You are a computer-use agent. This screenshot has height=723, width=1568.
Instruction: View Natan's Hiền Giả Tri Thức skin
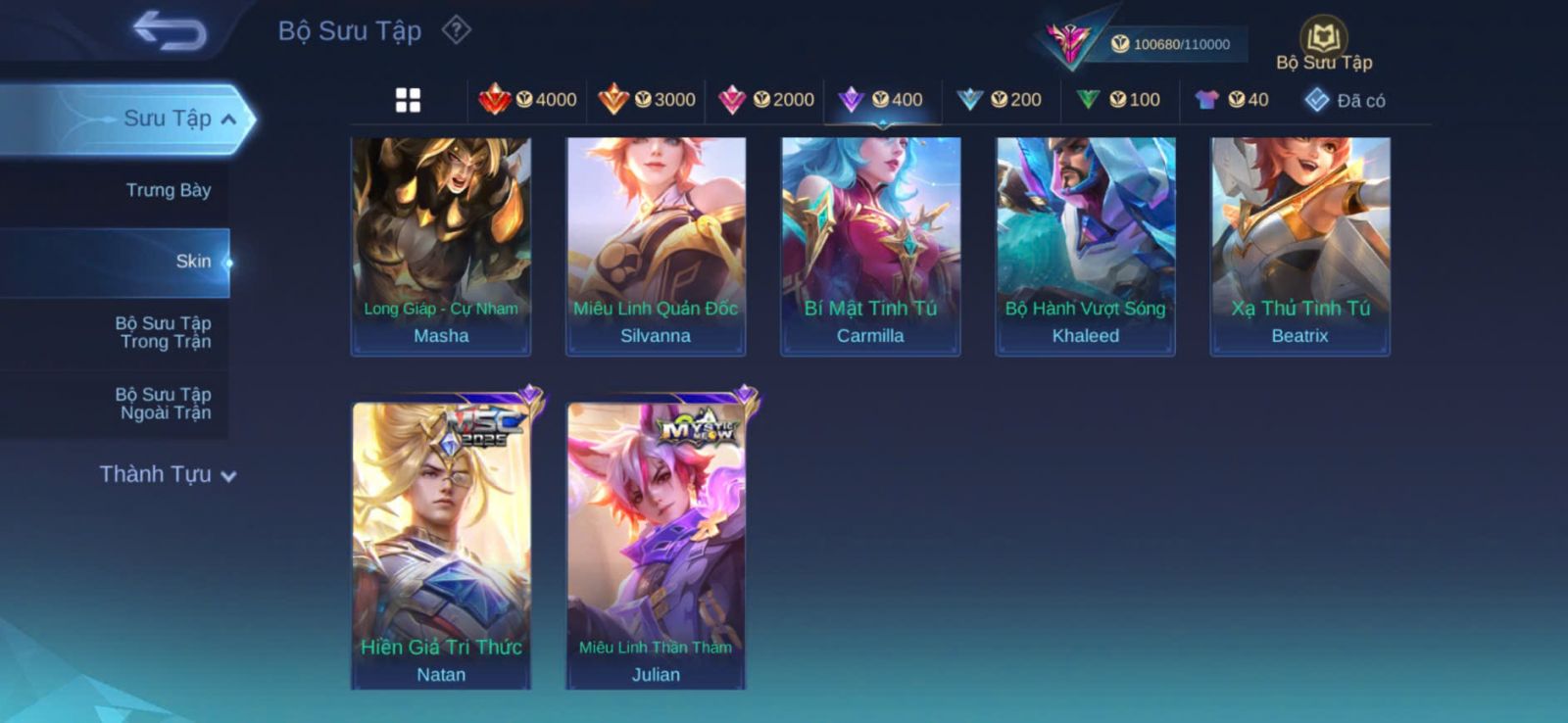click(x=441, y=544)
